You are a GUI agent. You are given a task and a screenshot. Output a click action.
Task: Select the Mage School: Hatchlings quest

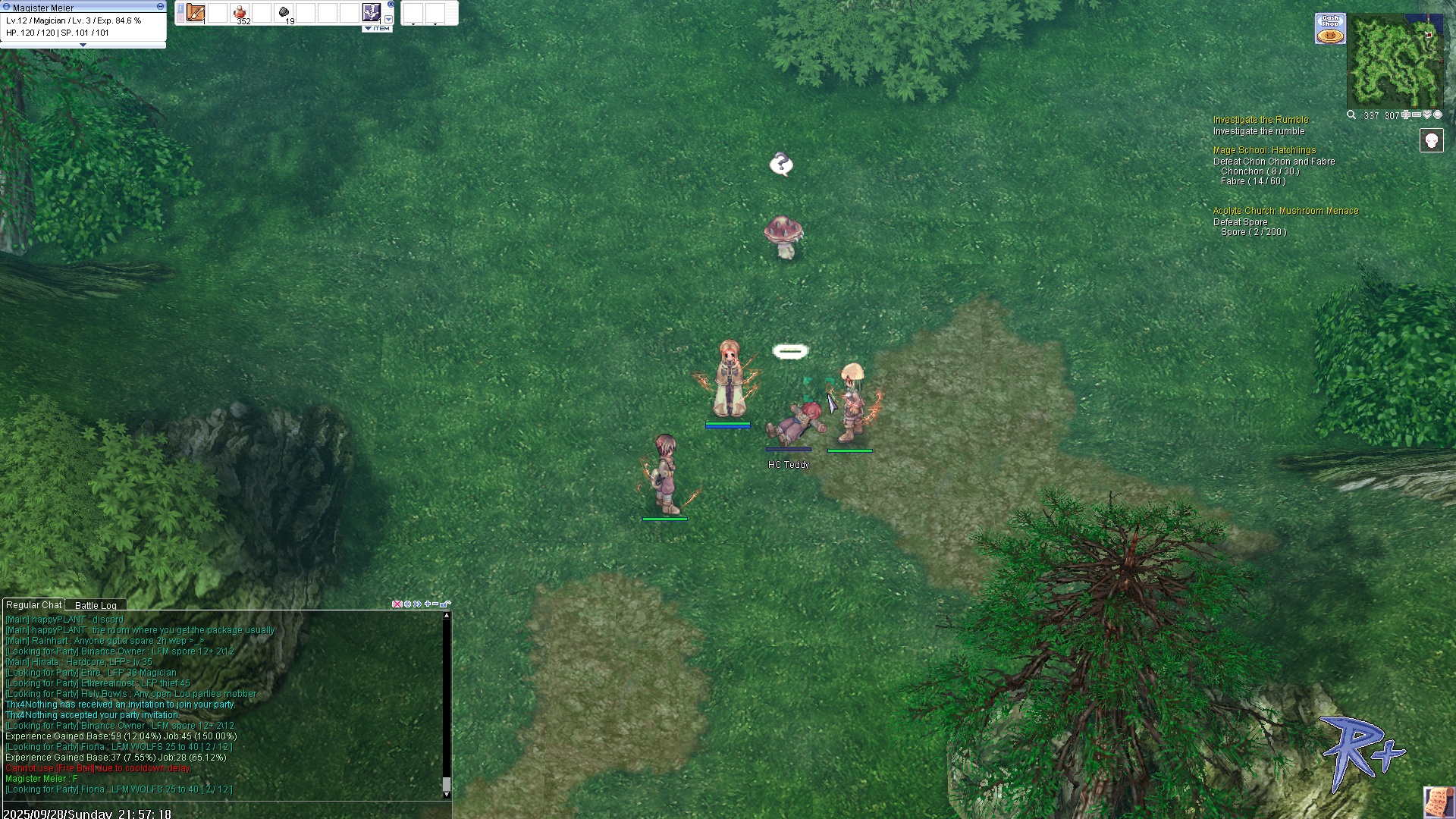point(1264,150)
